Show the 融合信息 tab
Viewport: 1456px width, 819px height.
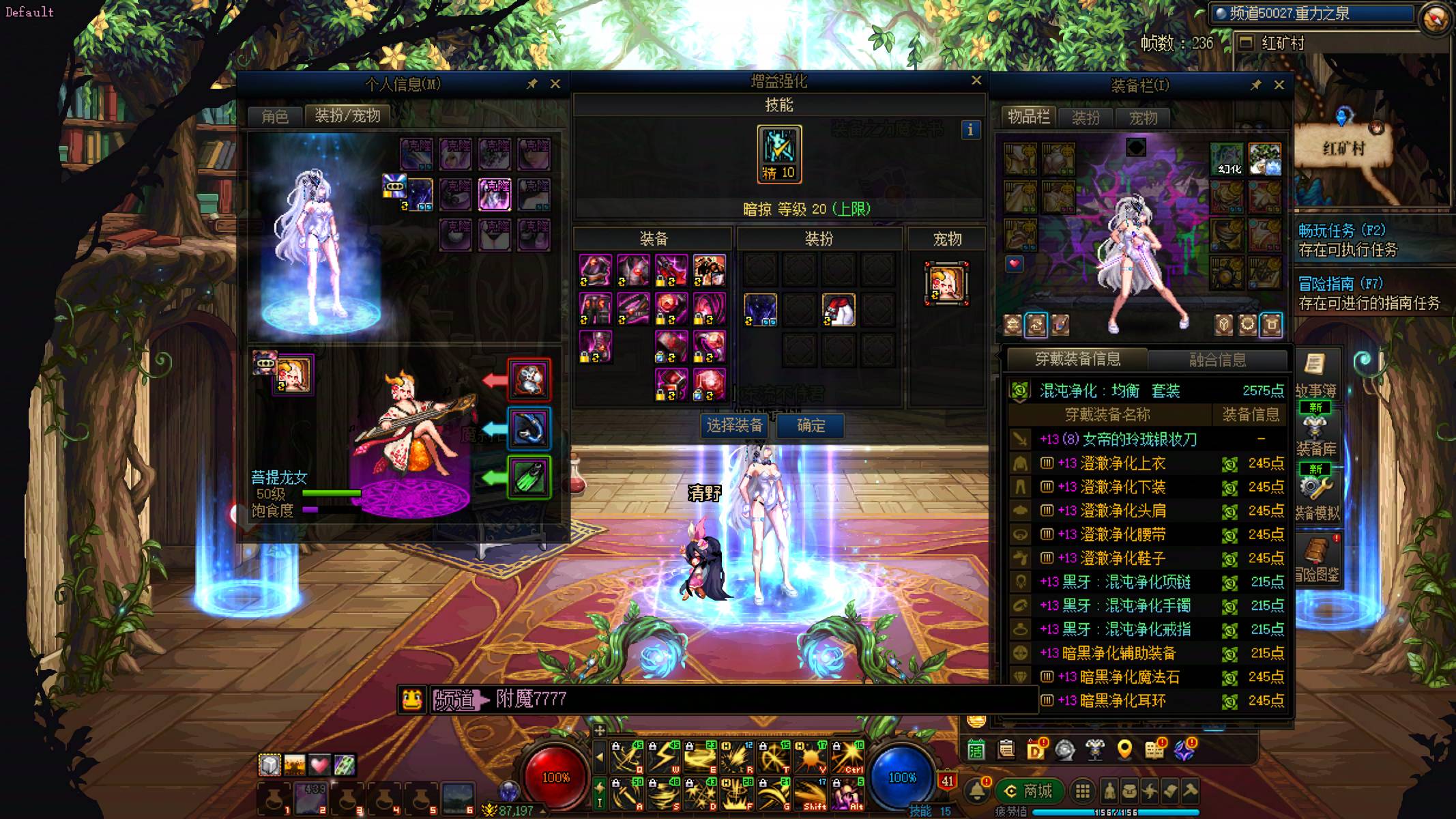(x=1217, y=360)
